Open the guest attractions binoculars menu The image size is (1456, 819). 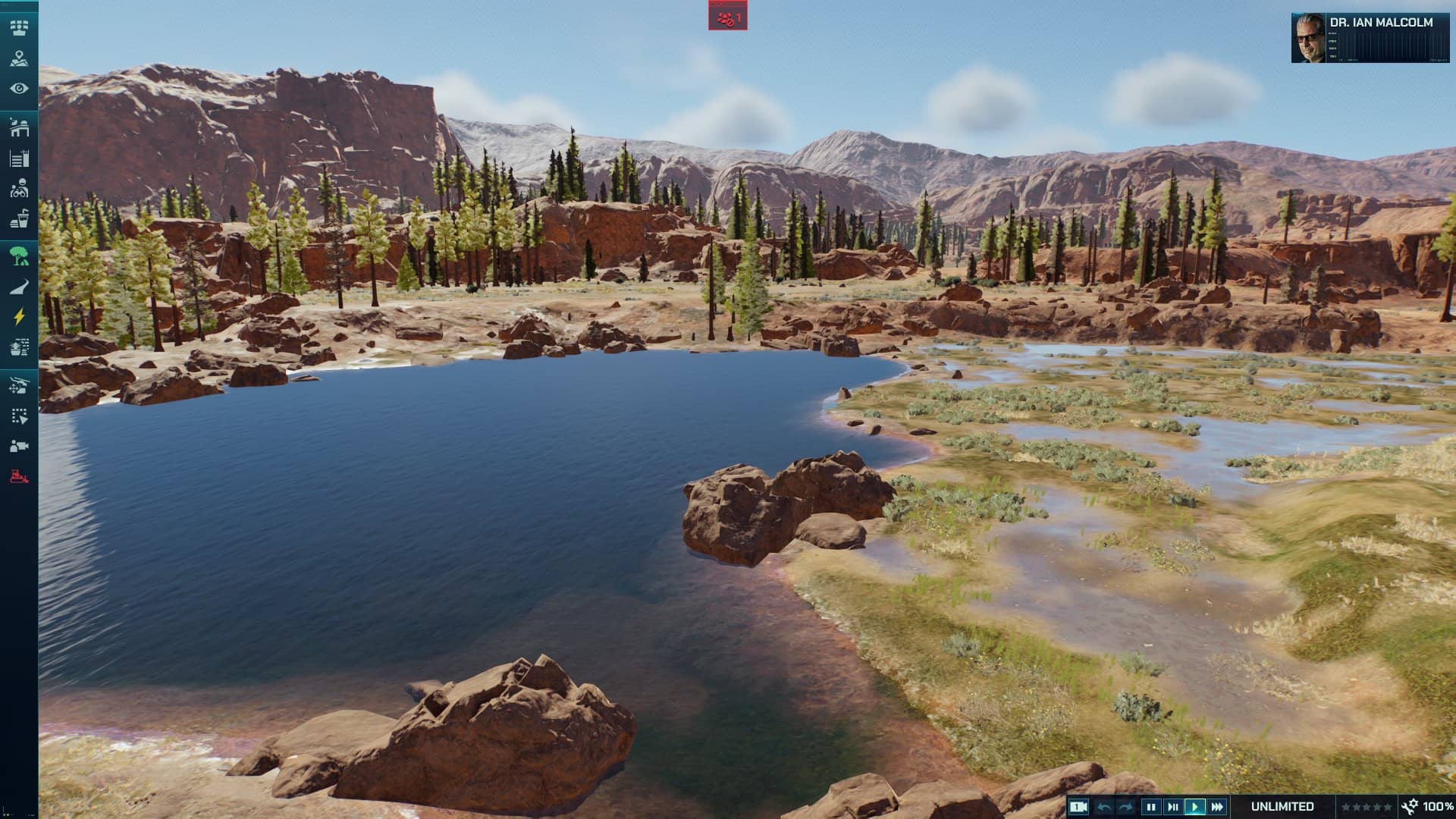(x=19, y=188)
